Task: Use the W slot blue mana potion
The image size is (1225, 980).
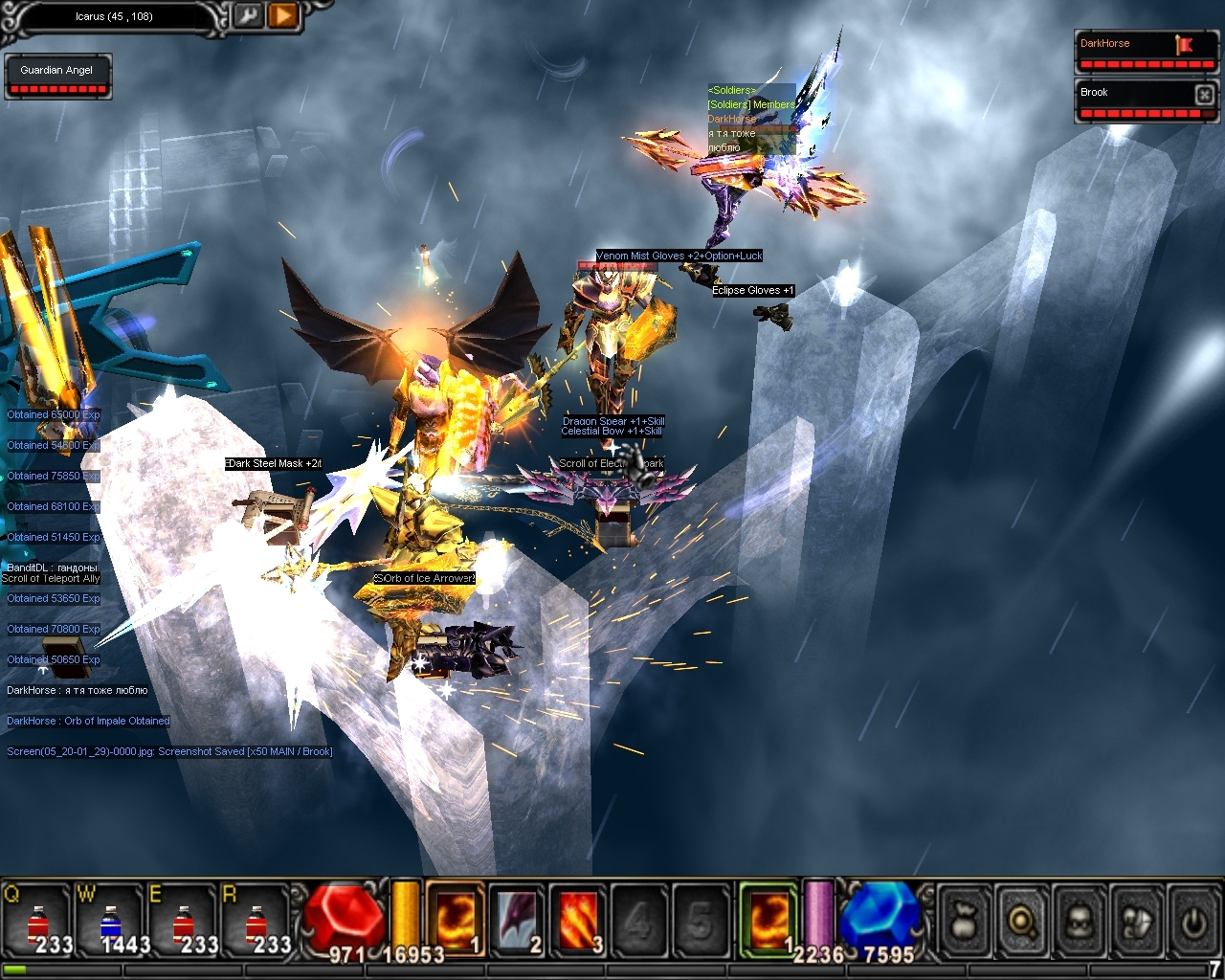Action: click(111, 922)
